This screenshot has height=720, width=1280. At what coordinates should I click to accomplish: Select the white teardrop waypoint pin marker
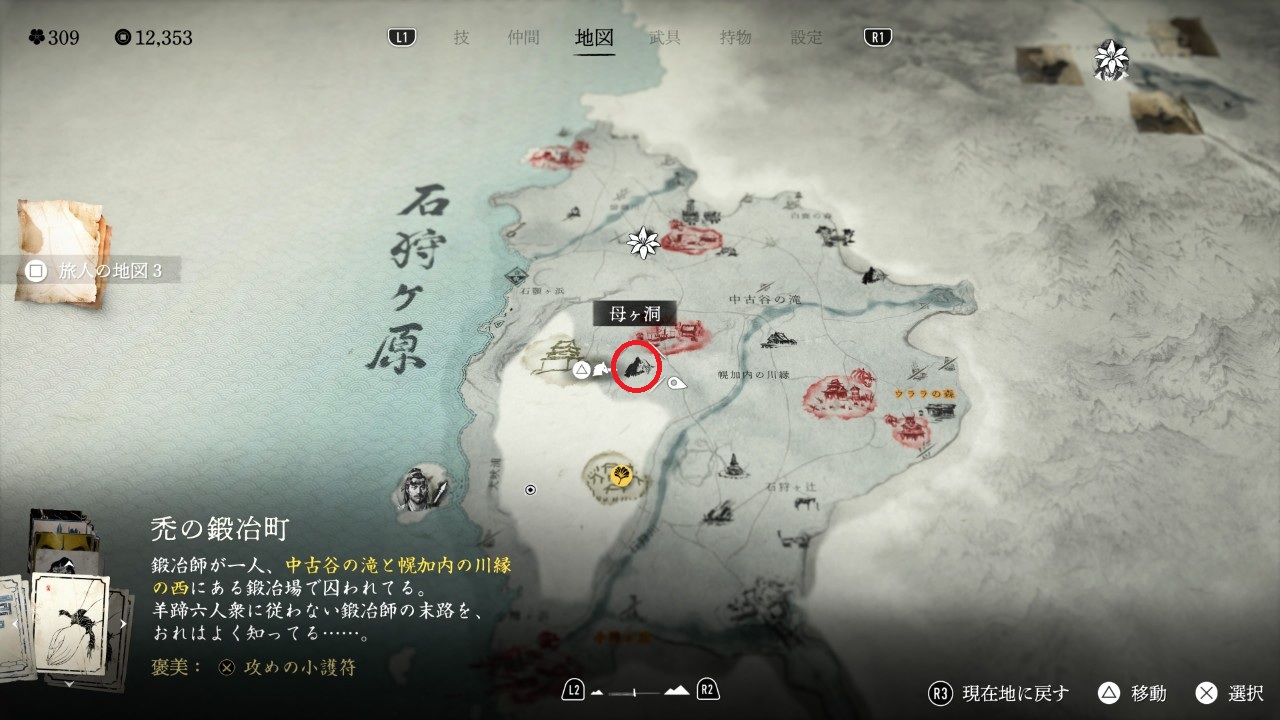[x=677, y=383]
